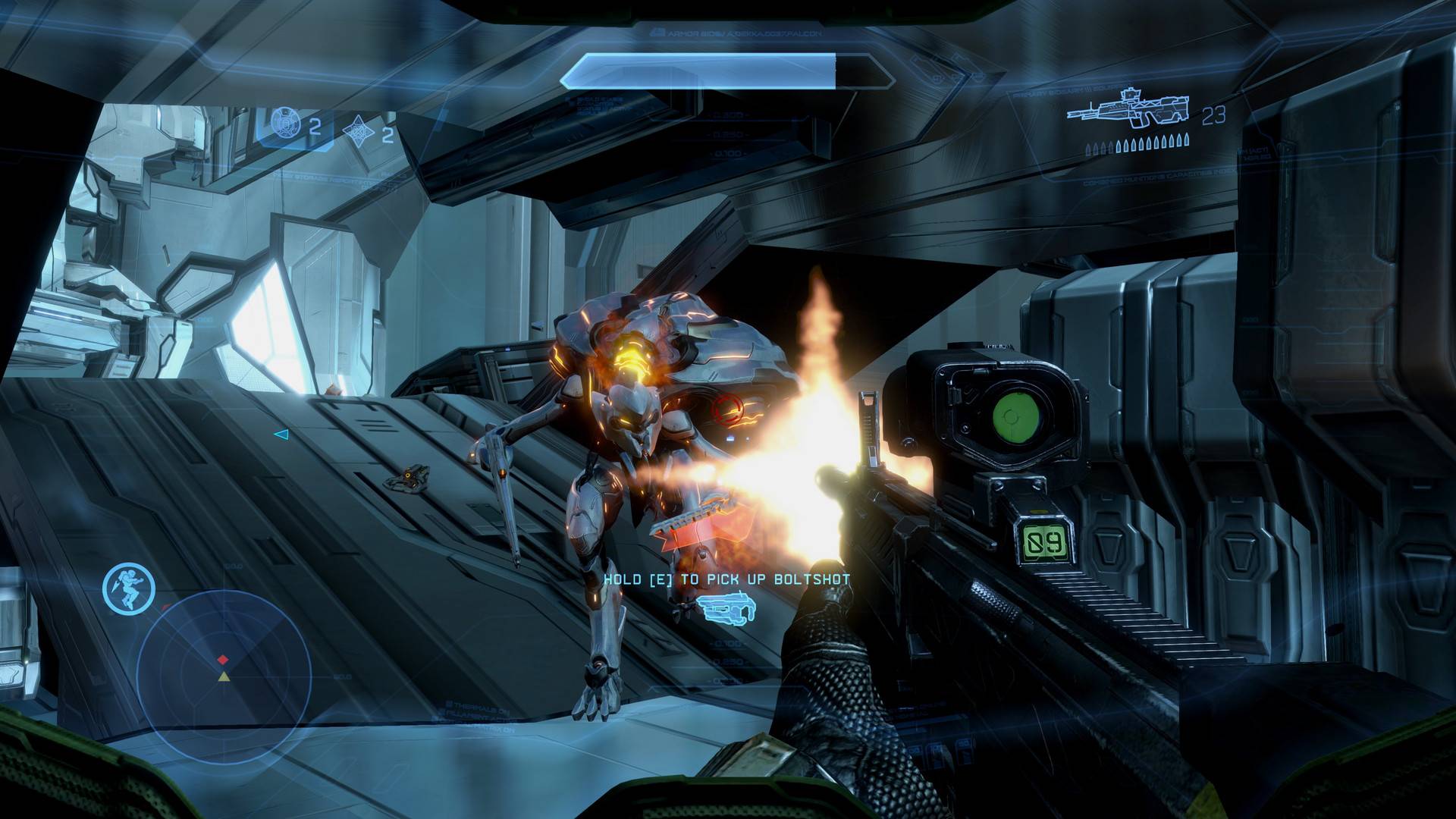Image resolution: width=1456 pixels, height=819 pixels.
Task: Click the ammo count 23 readout
Action: click(1213, 116)
